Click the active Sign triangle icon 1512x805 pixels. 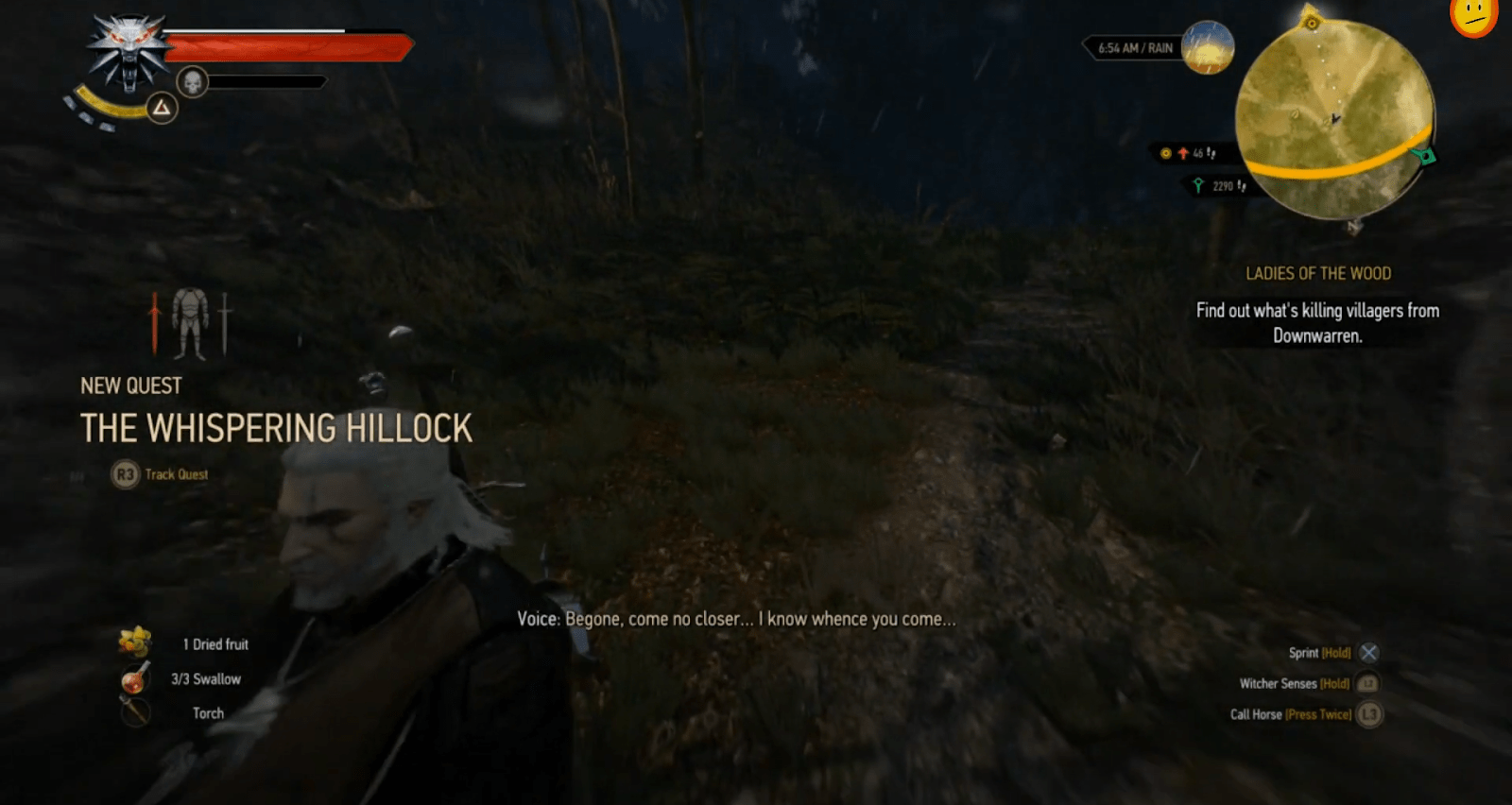point(163,108)
